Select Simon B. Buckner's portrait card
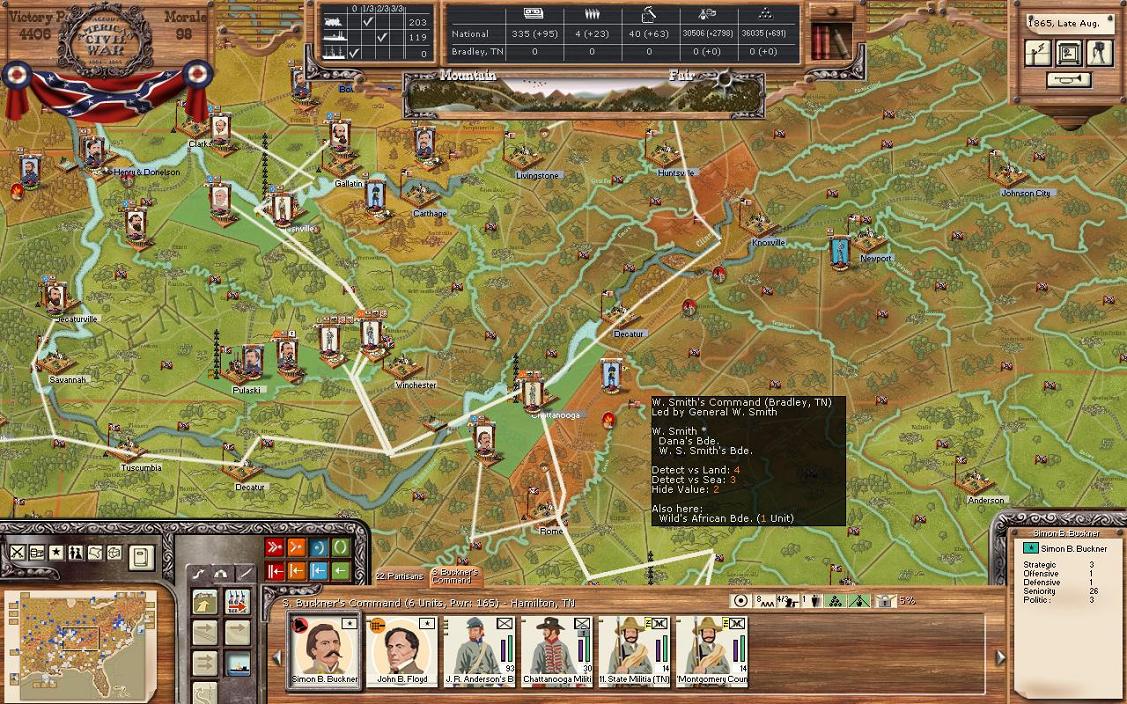Viewport: 1127px width, 704px height. pyautogui.click(x=325, y=651)
